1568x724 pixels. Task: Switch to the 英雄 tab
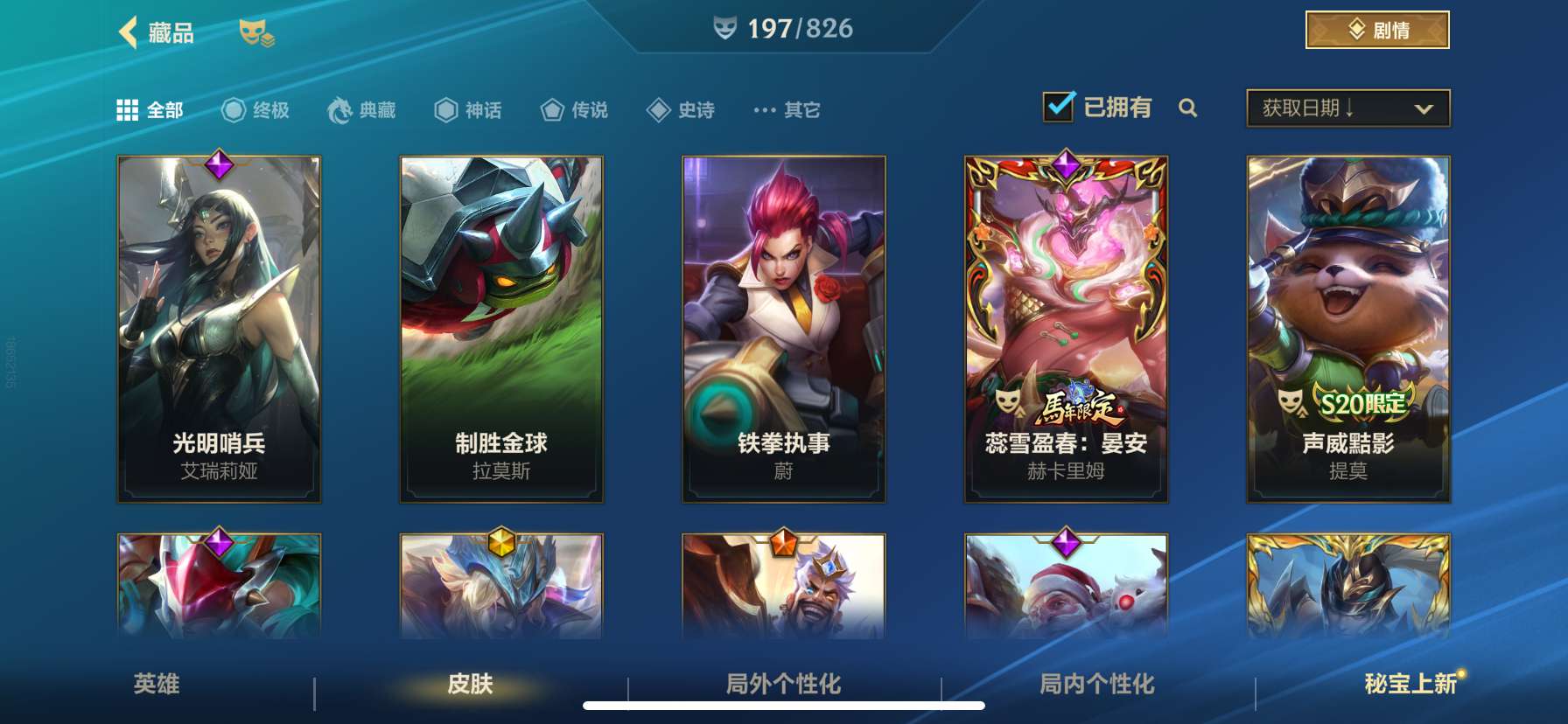[x=156, y=686]
